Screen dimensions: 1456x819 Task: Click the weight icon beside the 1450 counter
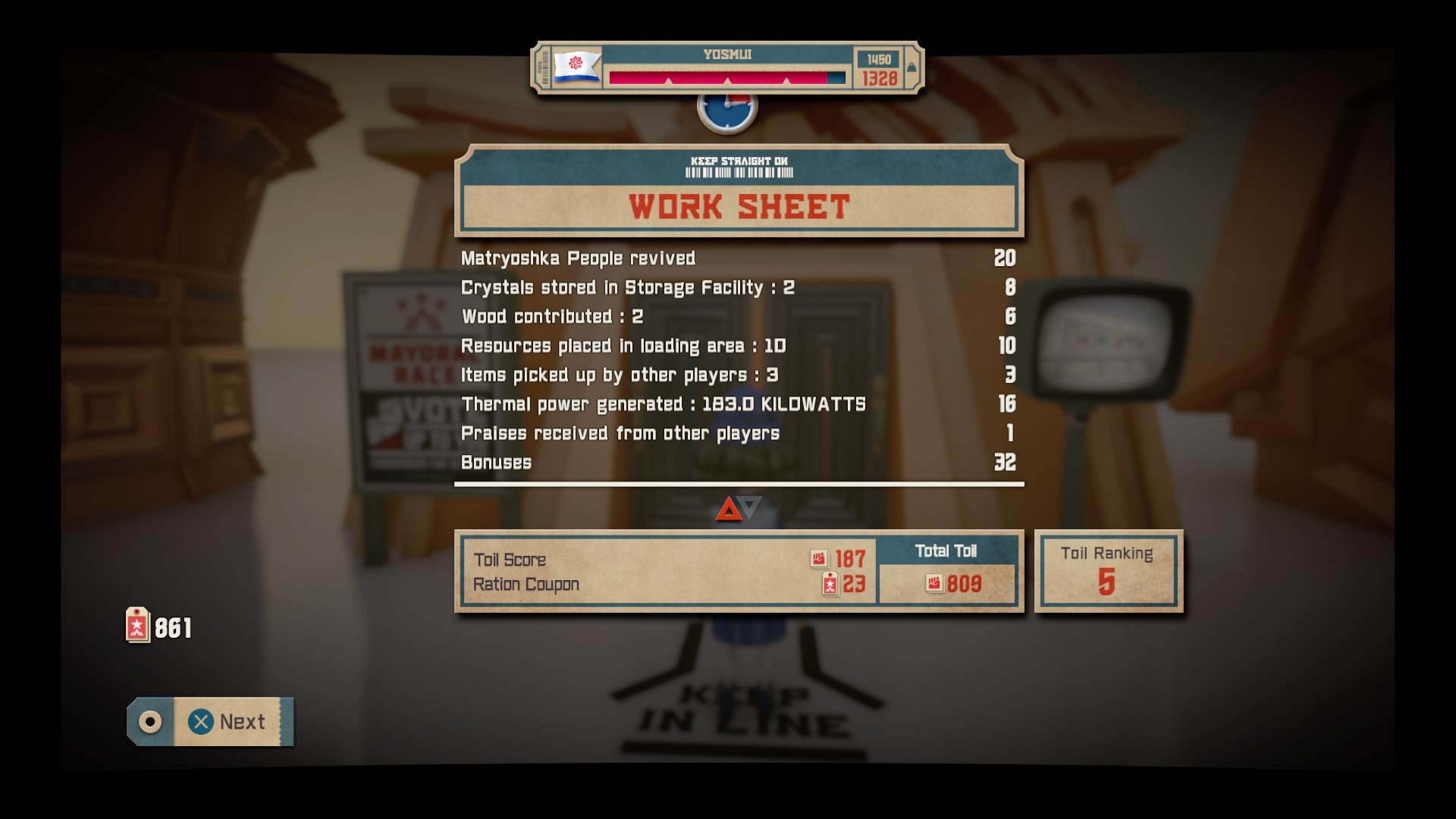(x=910, y=67)
